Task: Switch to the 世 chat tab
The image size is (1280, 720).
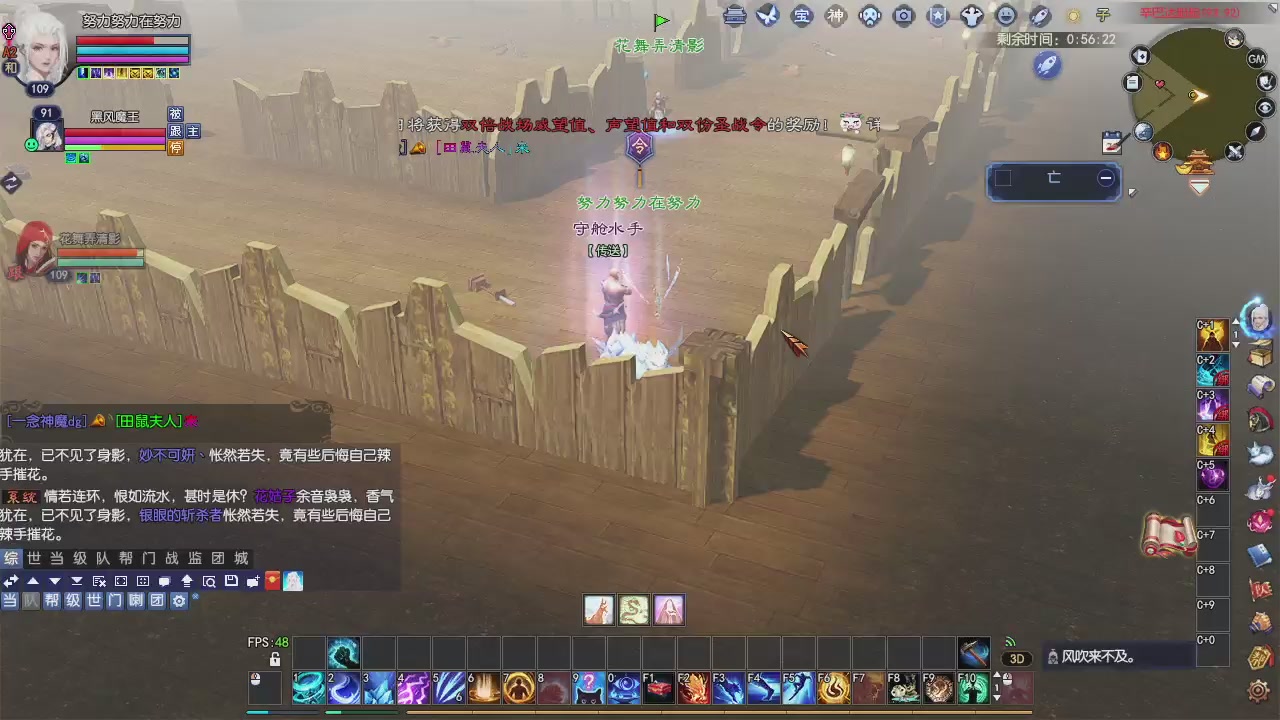Action: (x=35, y=559)
